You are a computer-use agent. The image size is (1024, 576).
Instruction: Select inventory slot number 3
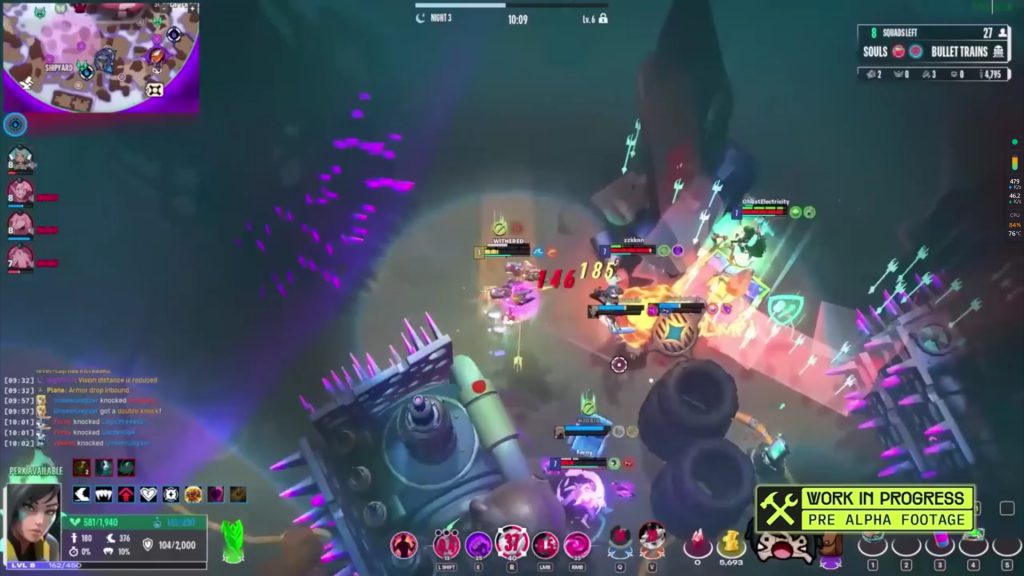tap(939, 543)
